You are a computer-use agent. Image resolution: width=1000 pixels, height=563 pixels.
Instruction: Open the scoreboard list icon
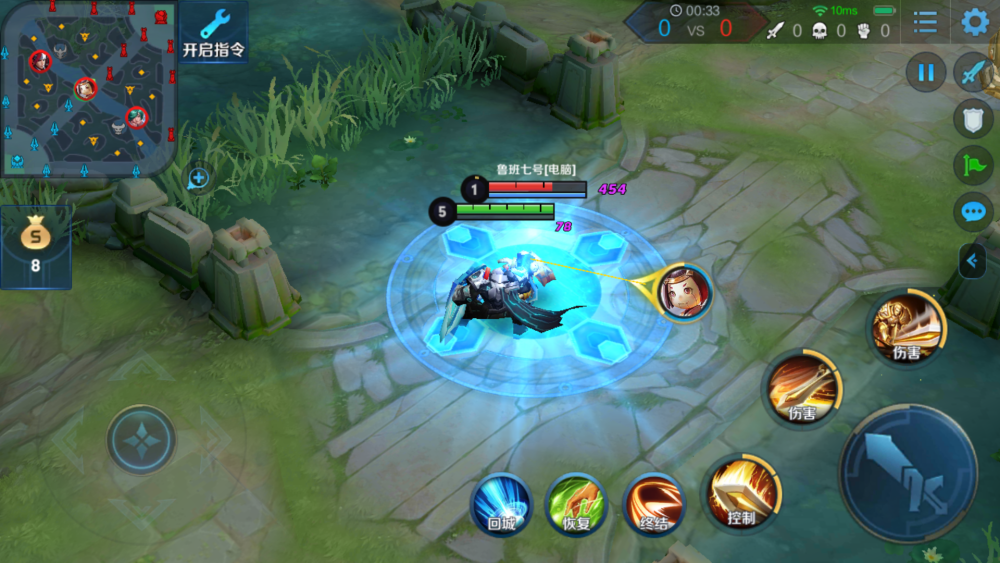(925, 22)
